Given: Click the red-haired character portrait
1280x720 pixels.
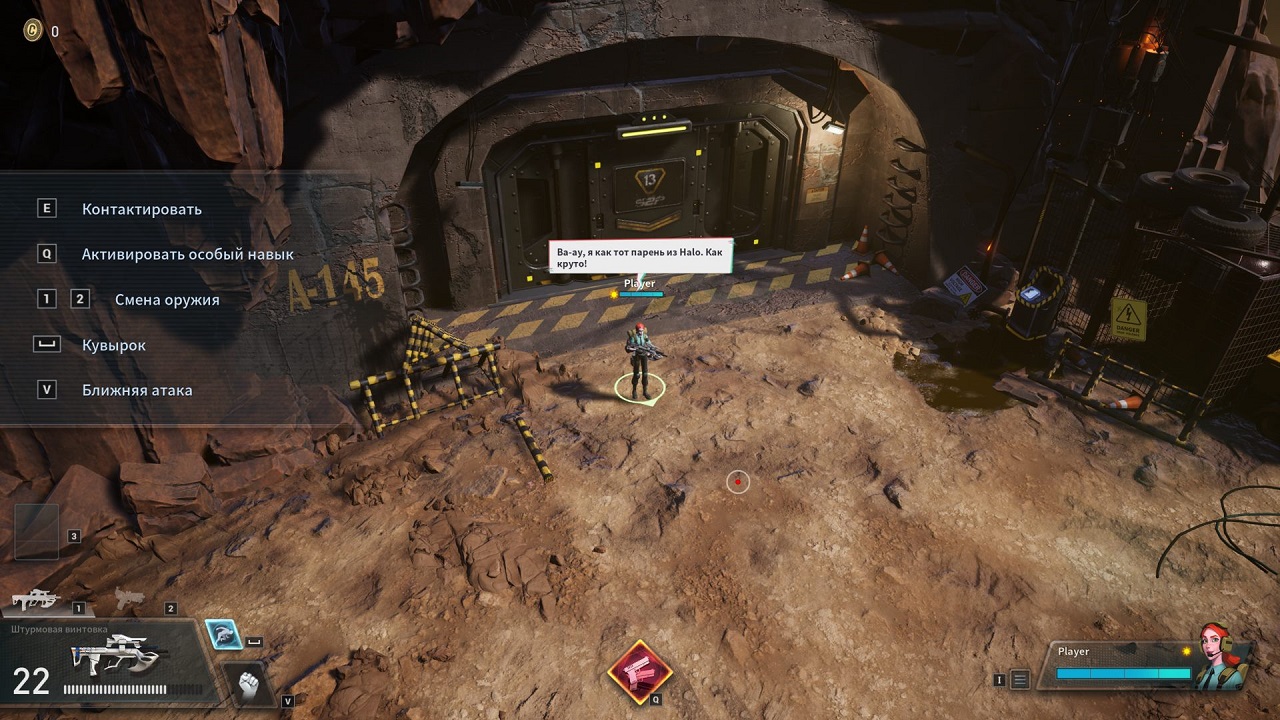Looking at the screenshot, I should point(1222,656).
